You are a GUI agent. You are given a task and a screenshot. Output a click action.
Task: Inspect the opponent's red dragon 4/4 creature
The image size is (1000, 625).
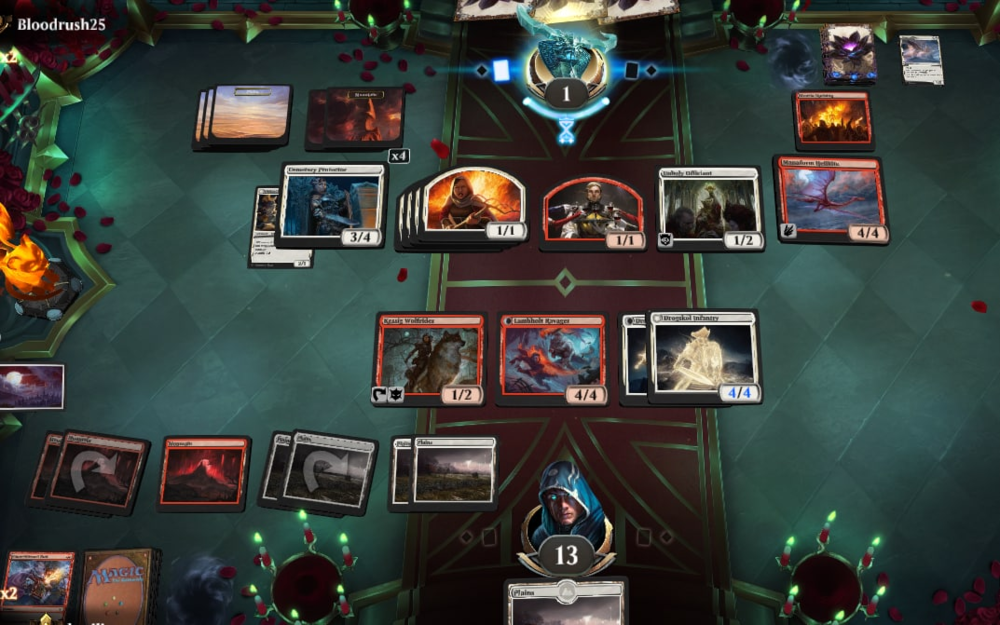click(830, 198)
